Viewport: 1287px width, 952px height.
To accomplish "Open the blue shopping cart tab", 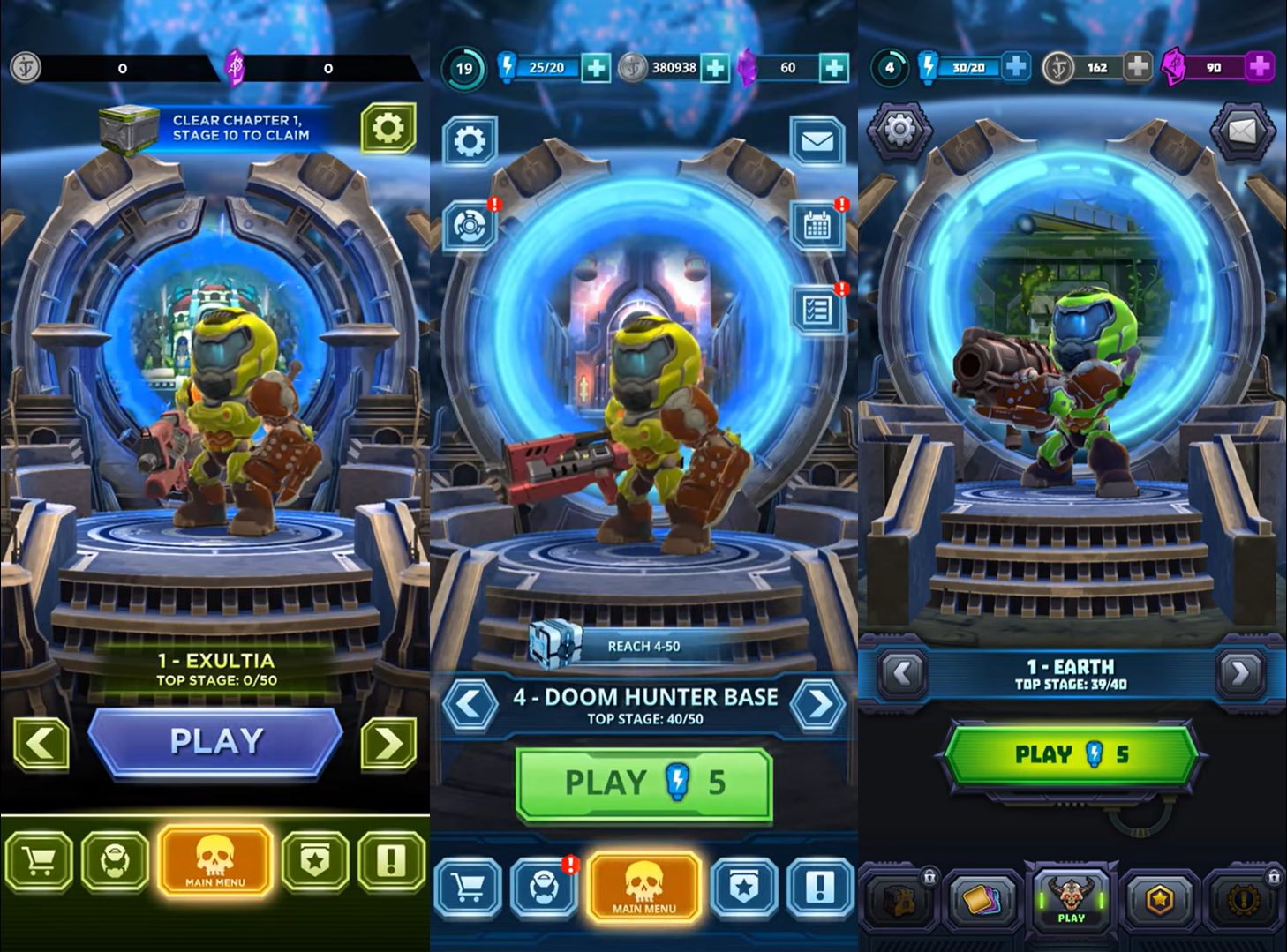I will tap(468, 888).
